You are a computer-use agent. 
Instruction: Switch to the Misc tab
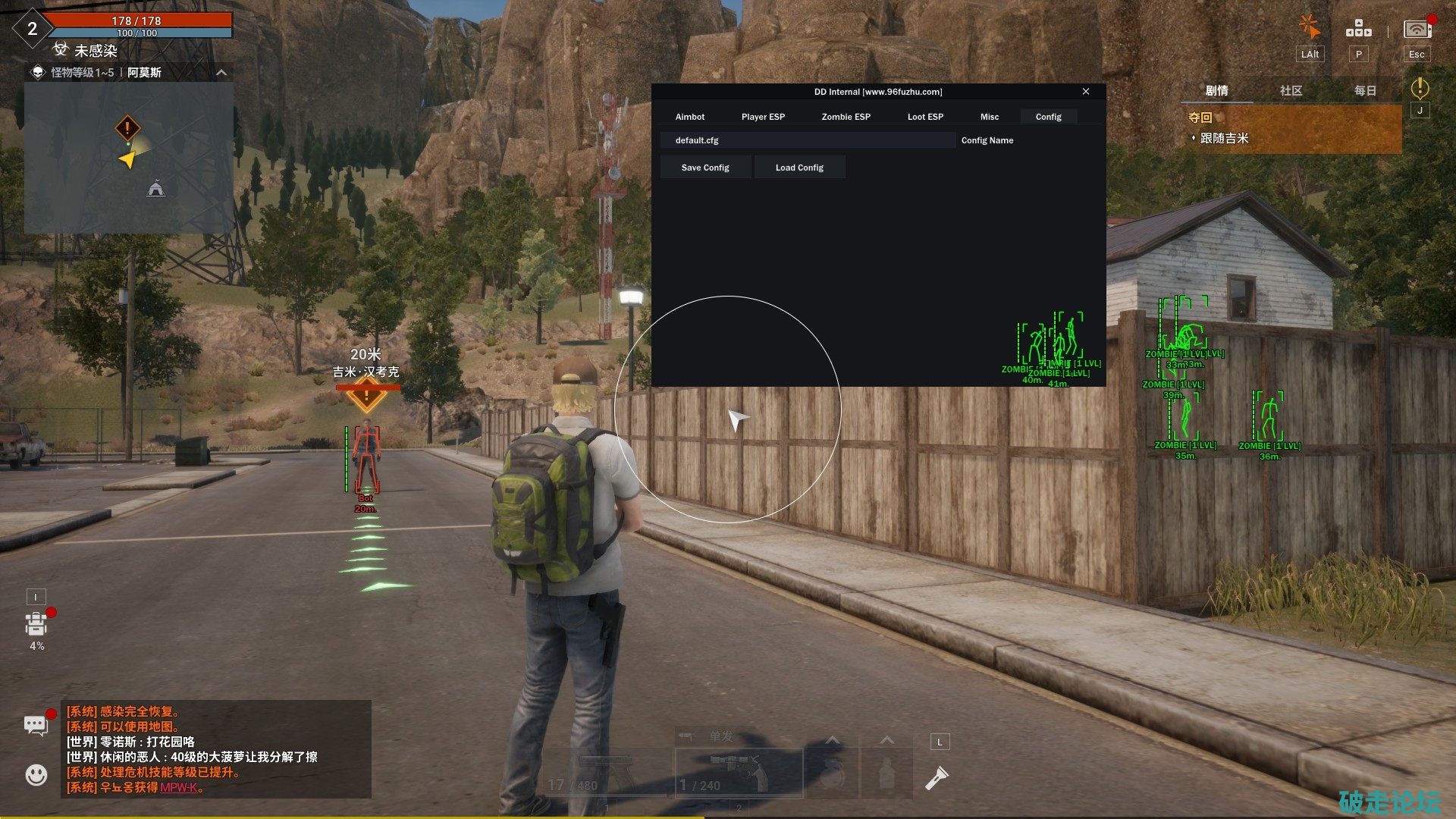[x=989, y=117]
